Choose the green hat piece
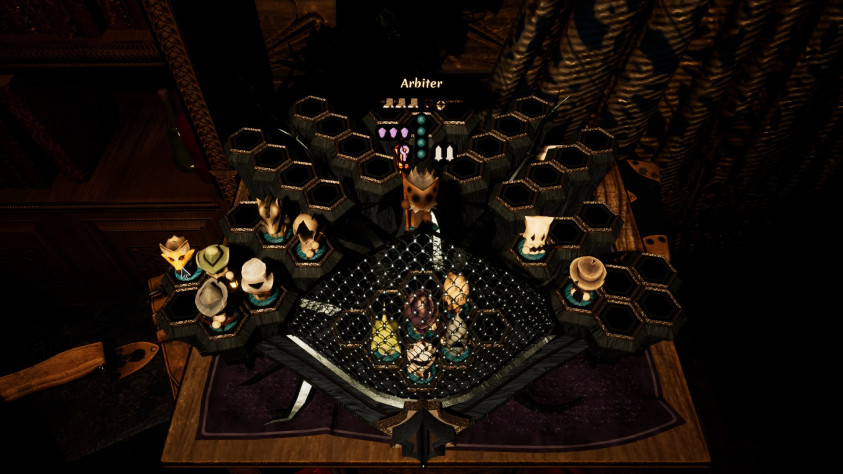This screenshot has width=843, height=474. click(213, 261)
